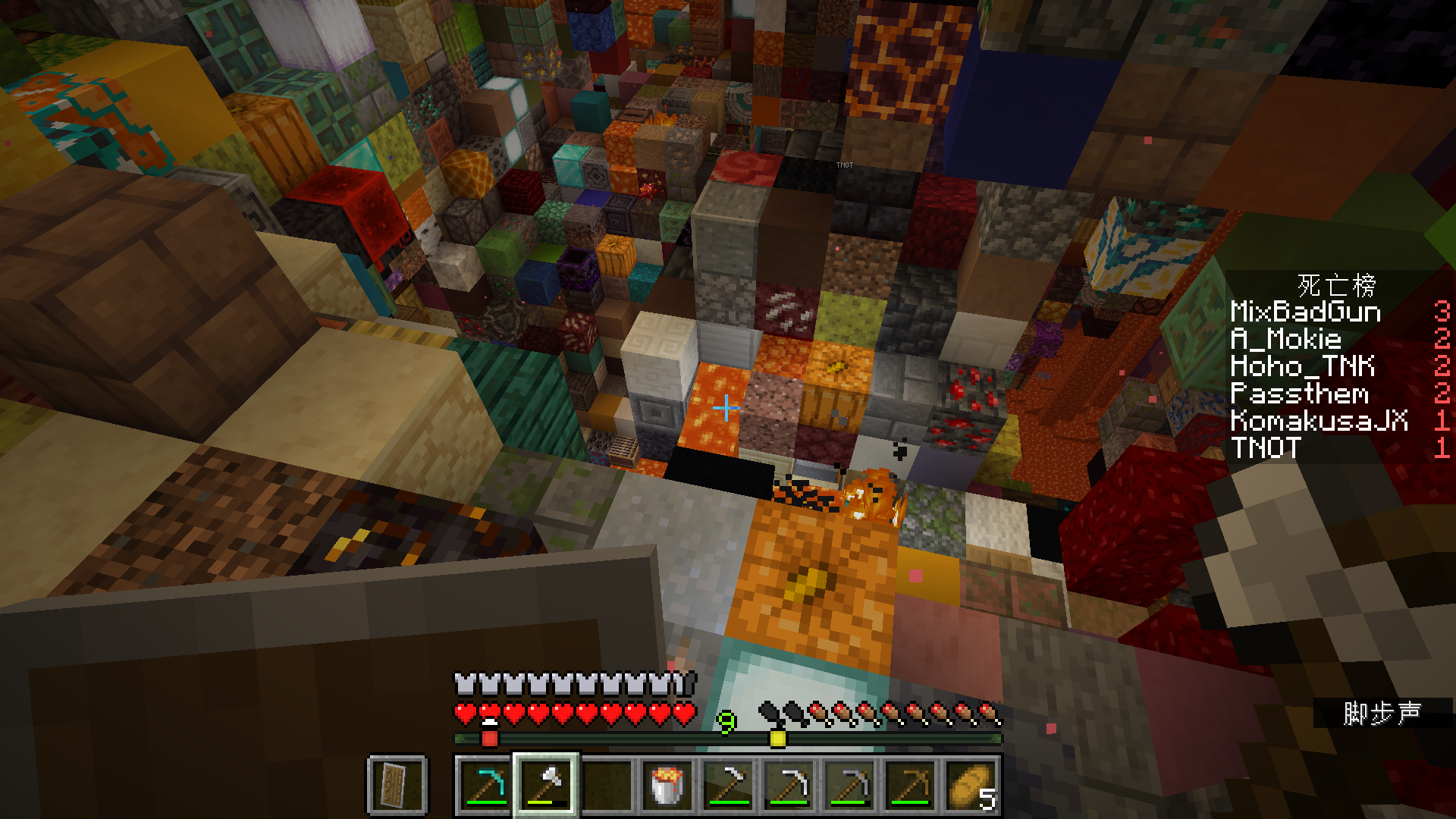Select the lava bucket slot
Viewport: 1456px width, 819px height.
click(x=667, y=785)
